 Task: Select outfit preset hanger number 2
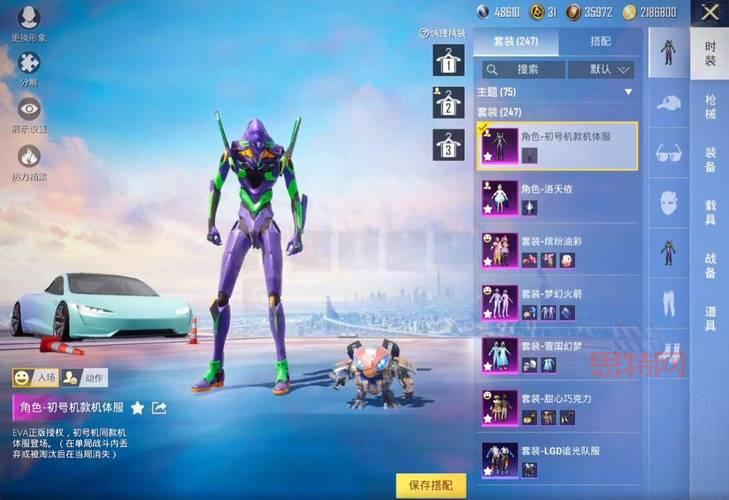pyautogui.click(x=448, y=102)
